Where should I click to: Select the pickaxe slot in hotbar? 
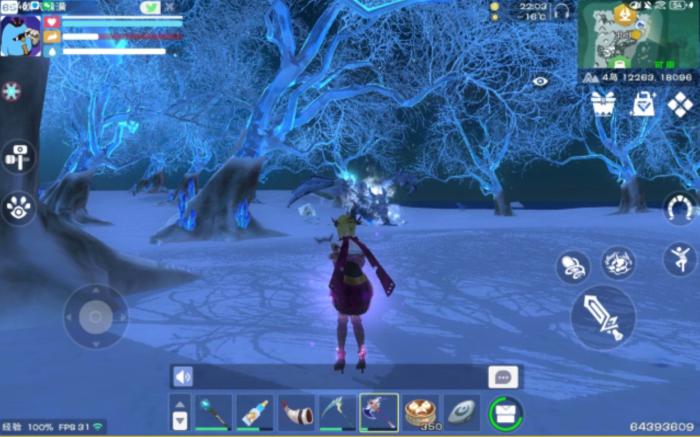tap(337, 411)
